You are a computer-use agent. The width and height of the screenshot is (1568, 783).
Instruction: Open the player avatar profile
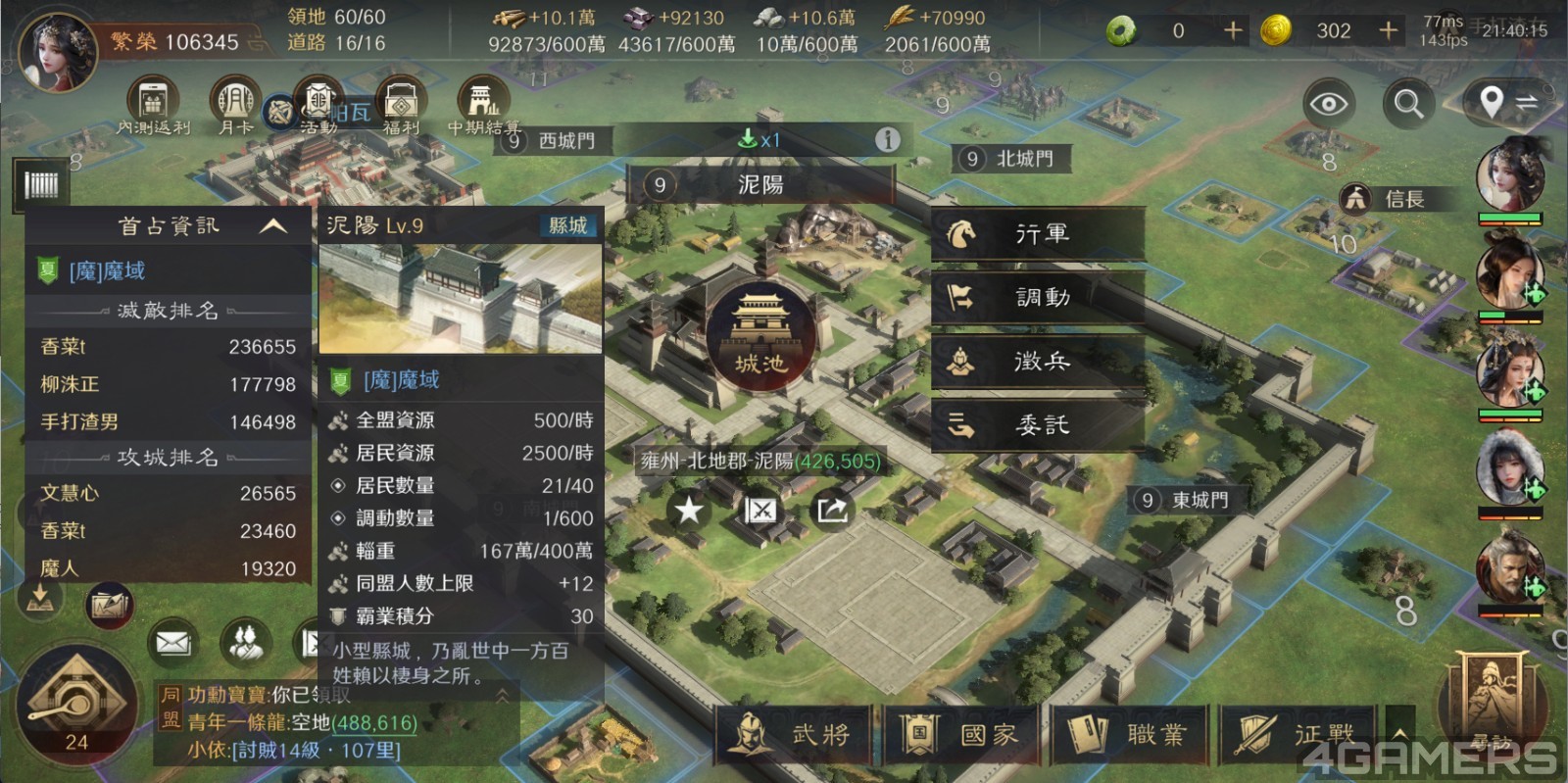tap(59, 49)
